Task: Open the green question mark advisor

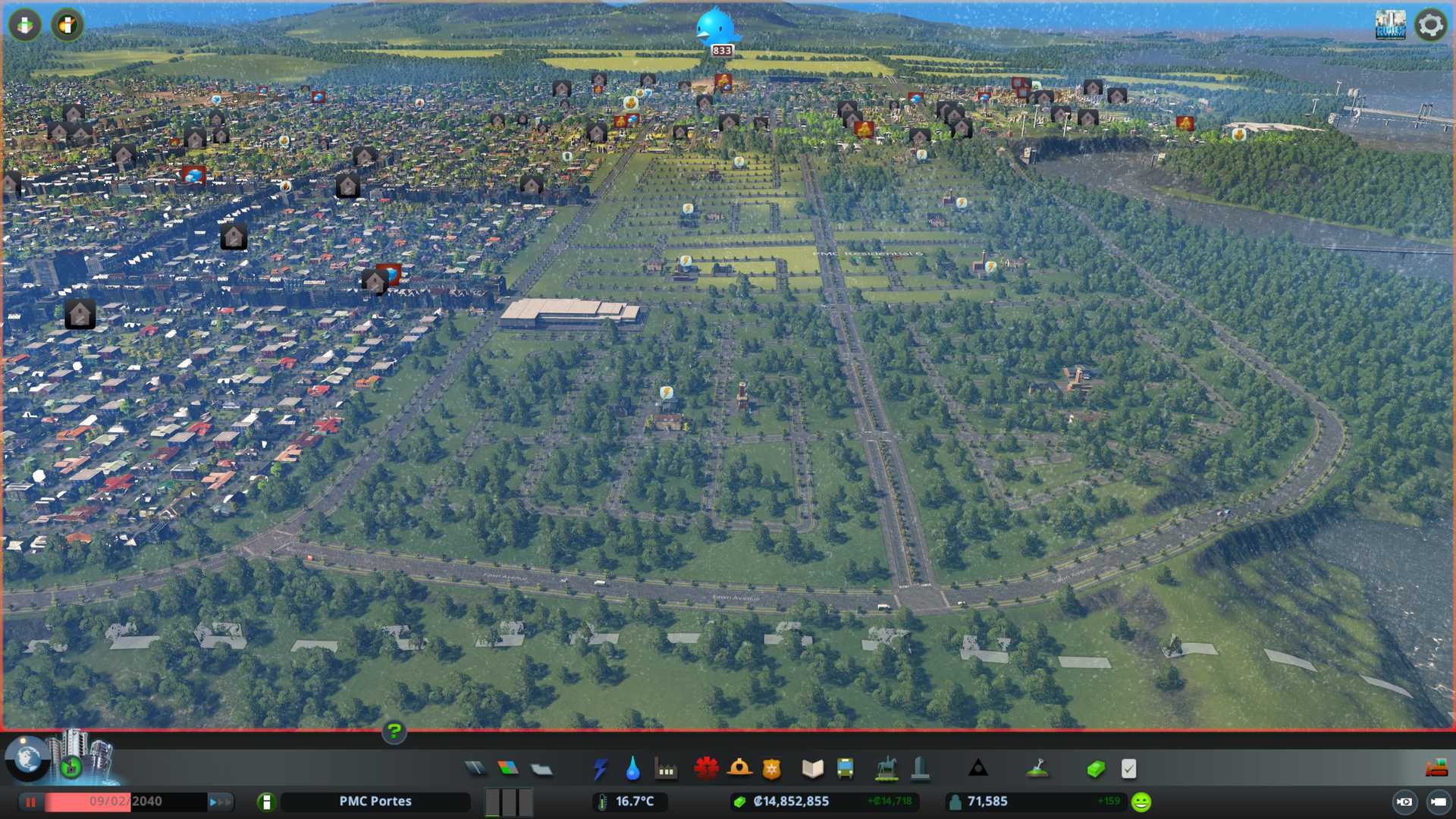Action: (394, 732)
